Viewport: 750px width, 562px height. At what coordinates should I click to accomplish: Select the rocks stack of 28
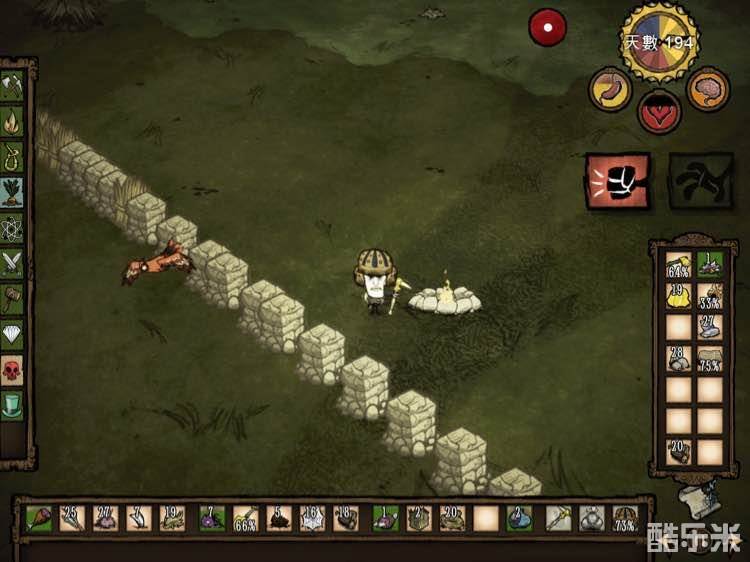pyautogui.click(x=679, y=359)
